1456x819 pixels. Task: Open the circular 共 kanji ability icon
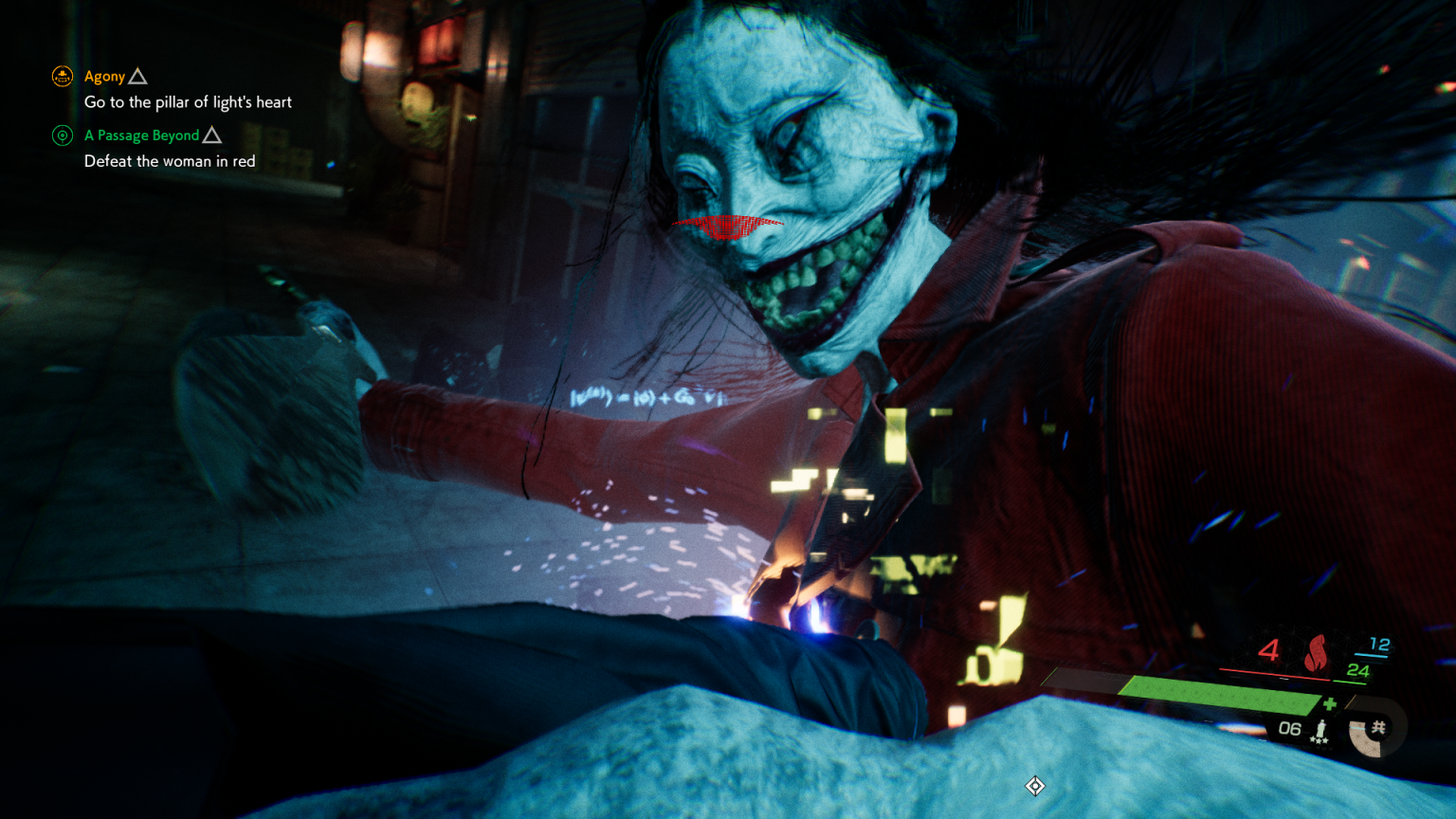(1377, 727)
